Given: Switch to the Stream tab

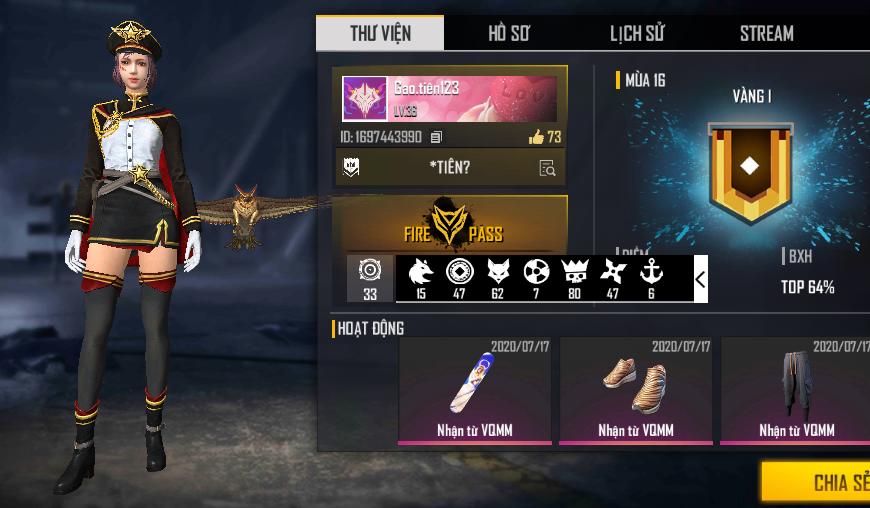Looking at the screenshot, I should pos(766,33).
